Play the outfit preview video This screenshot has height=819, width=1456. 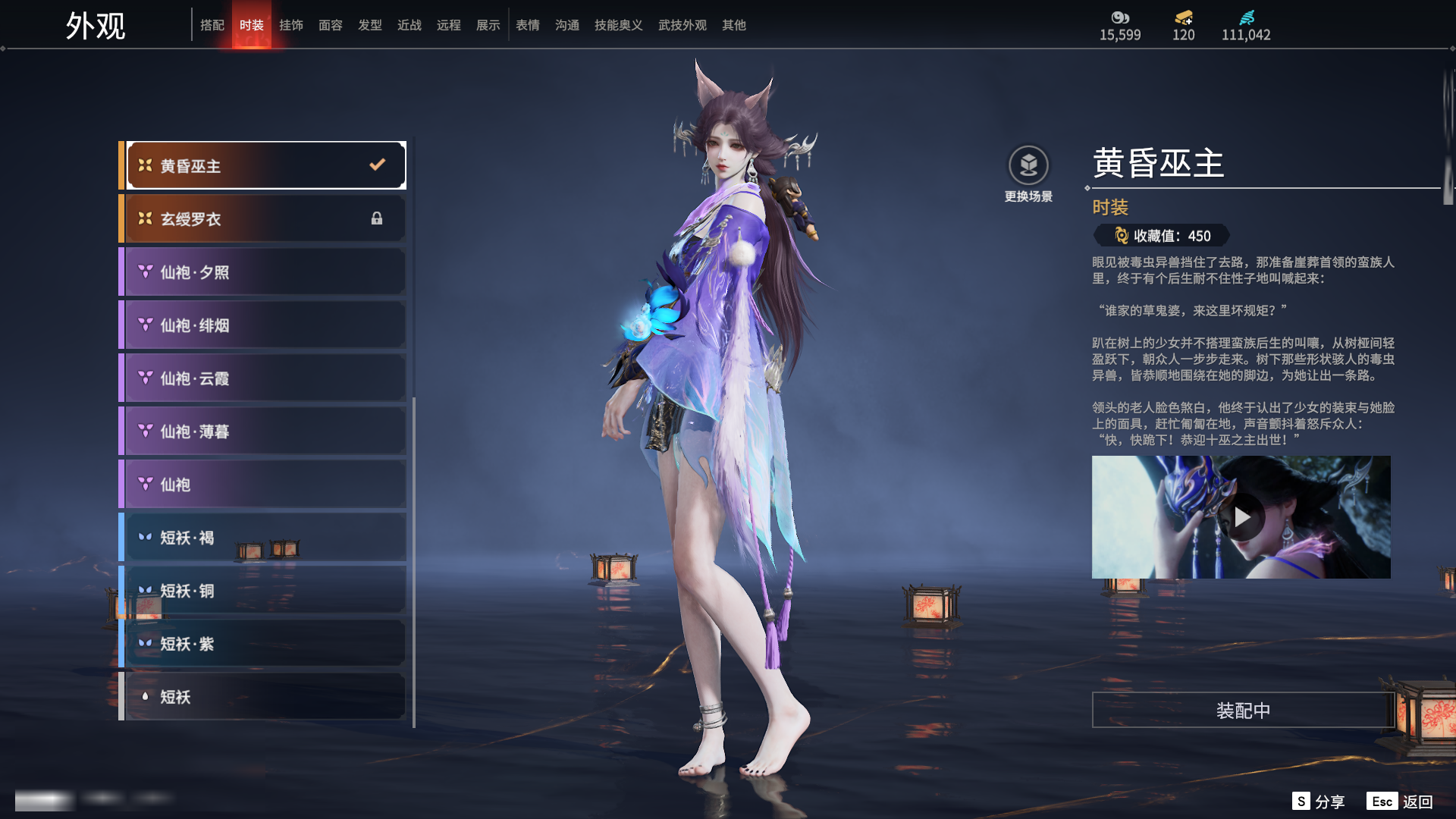[x=1241, y=517]
